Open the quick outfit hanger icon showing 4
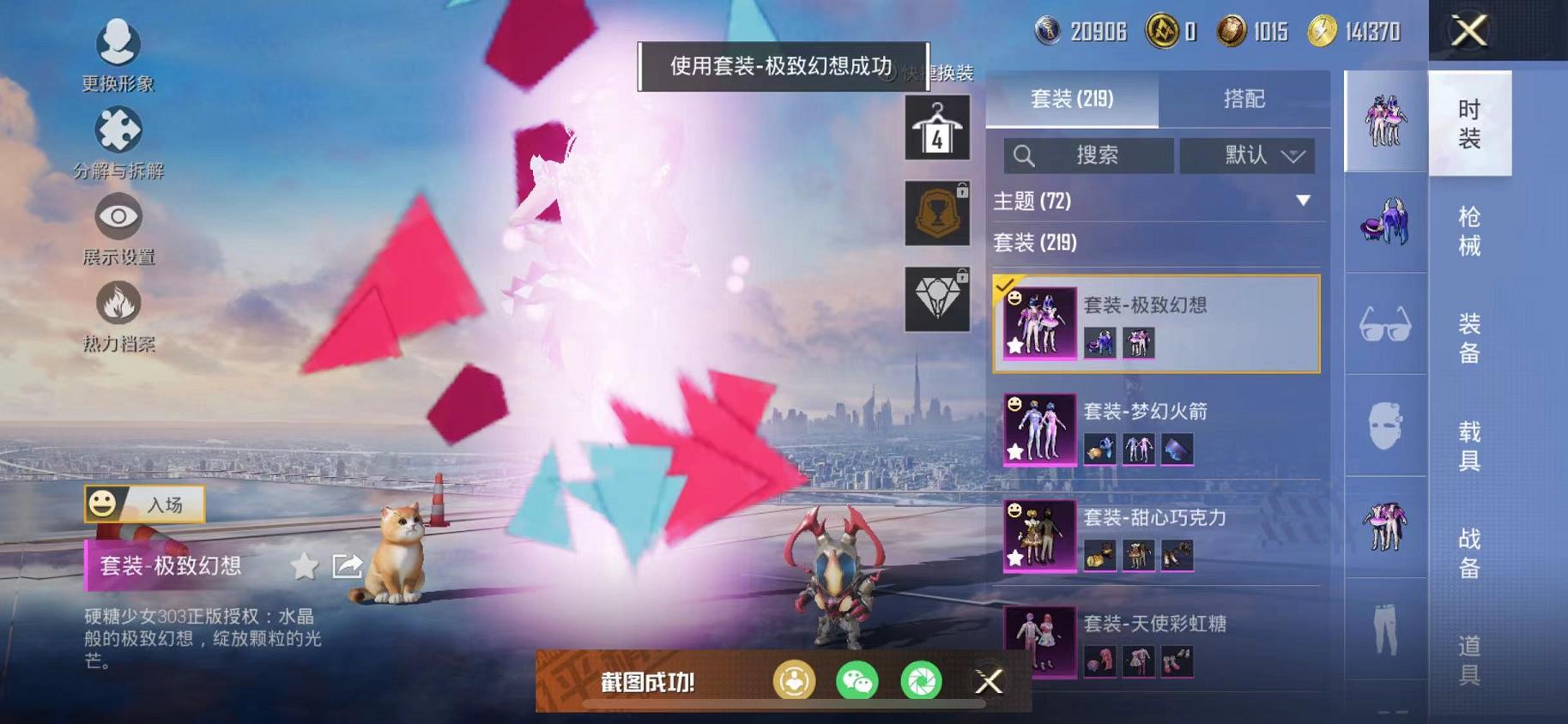 936,129
